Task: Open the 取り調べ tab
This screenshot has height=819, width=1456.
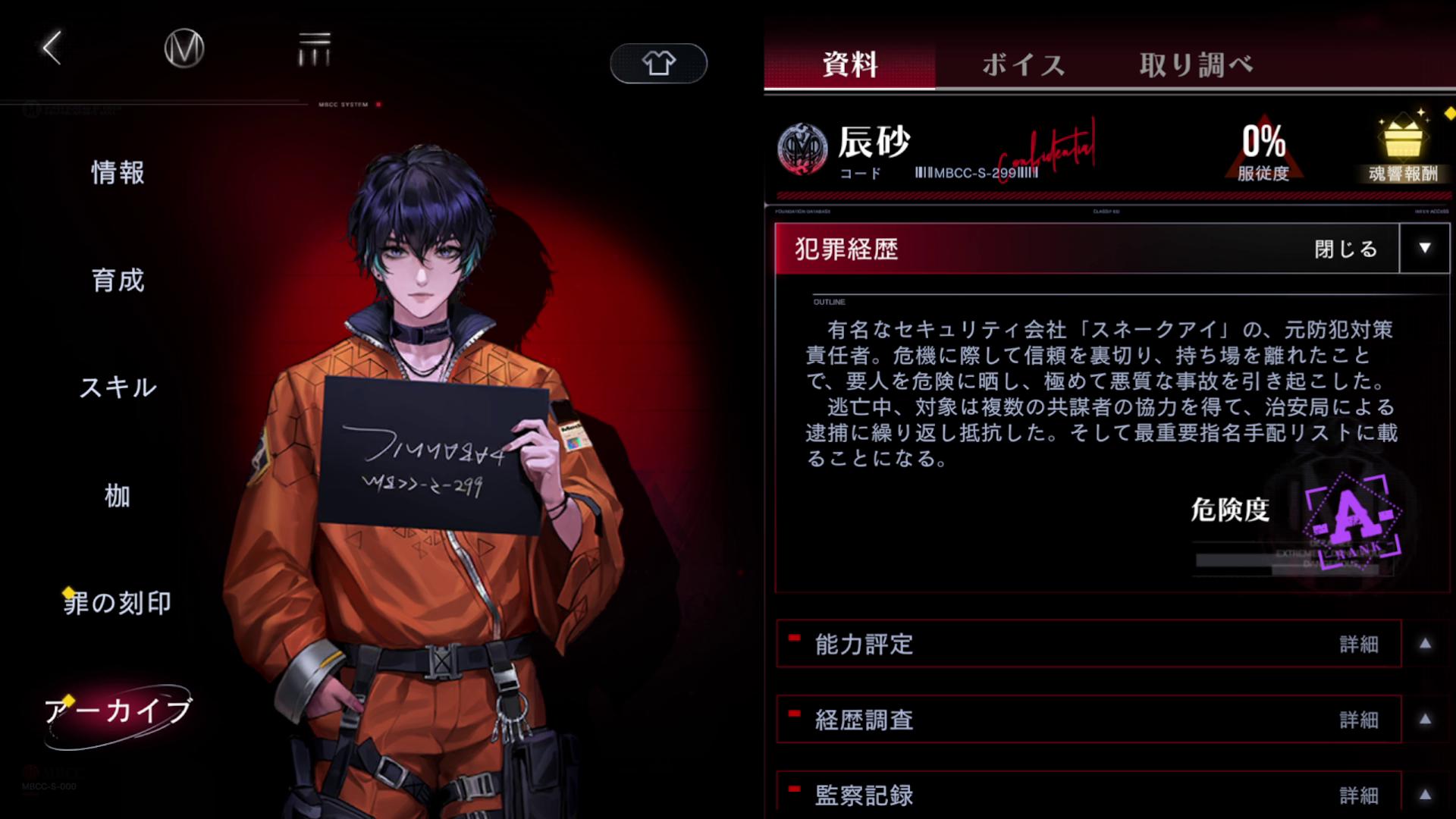Action: [1195, 65]
